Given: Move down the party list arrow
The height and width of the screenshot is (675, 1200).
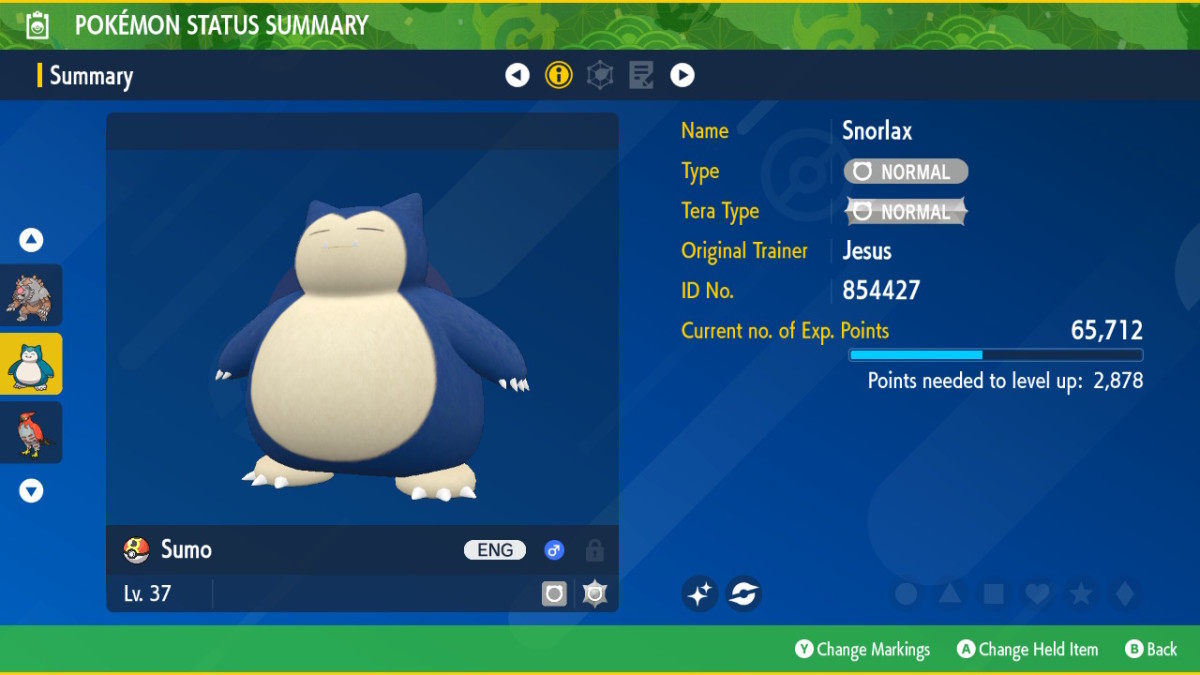Looking at the screenshot, I should pyautogui.click(x=31, y=490).
